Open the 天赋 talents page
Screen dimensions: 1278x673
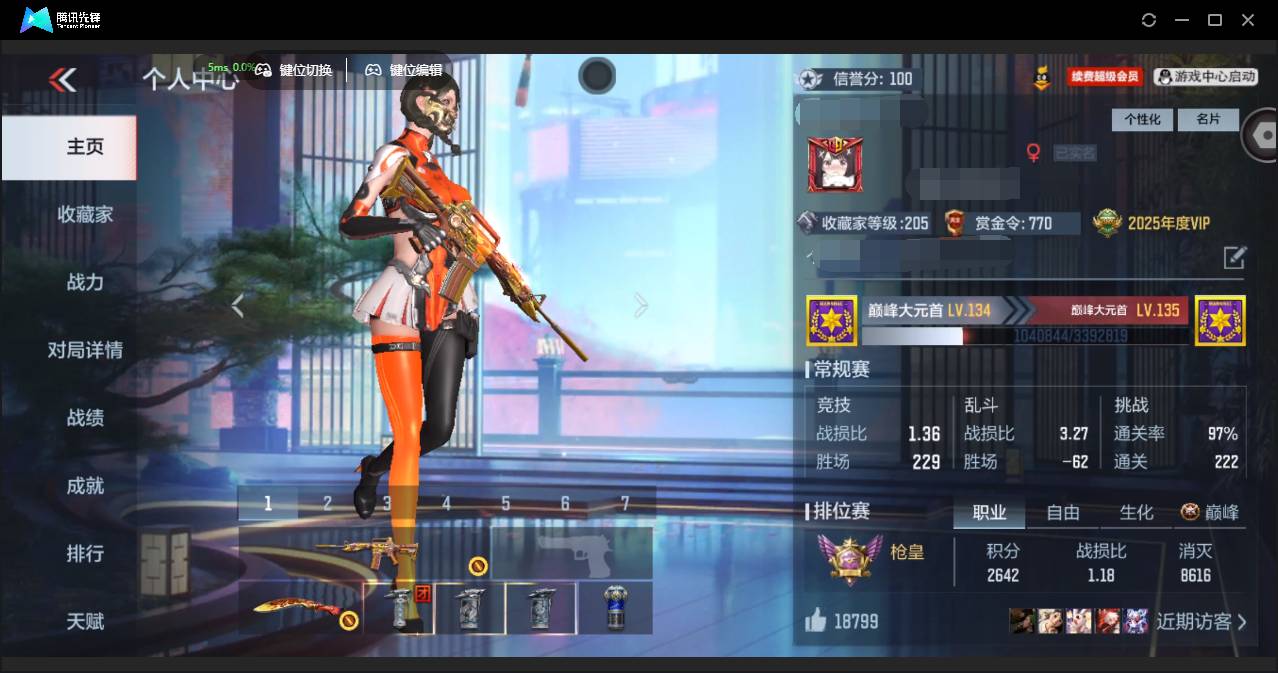pos(85,621)
